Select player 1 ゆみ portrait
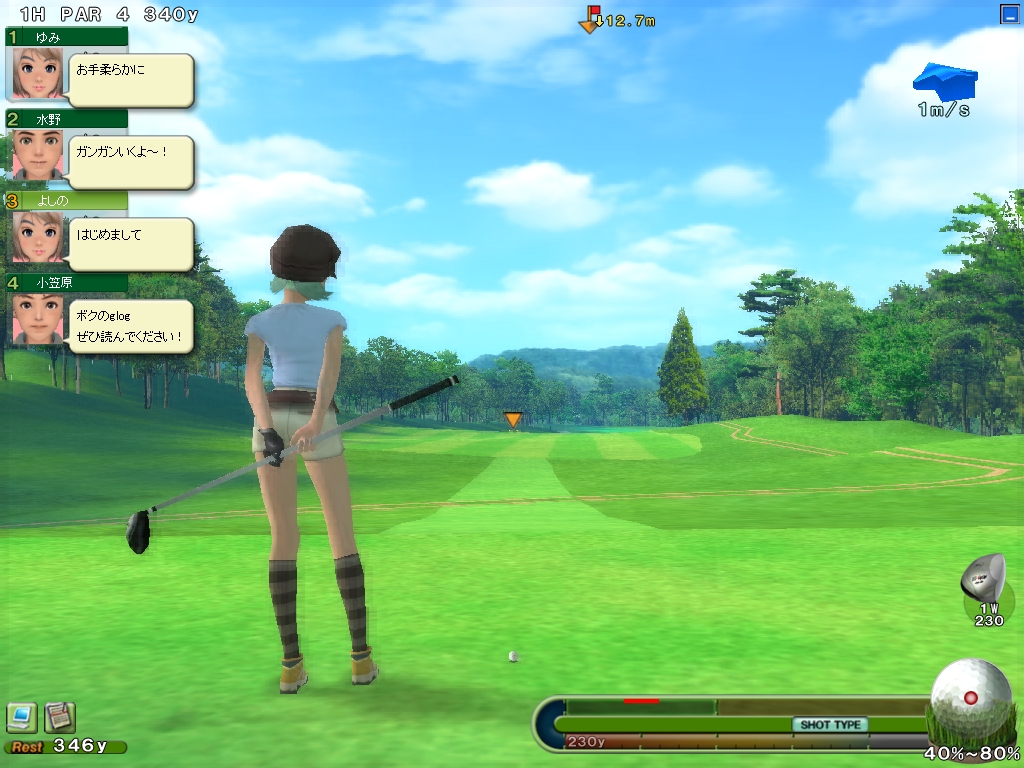 (x=36, y=73)
